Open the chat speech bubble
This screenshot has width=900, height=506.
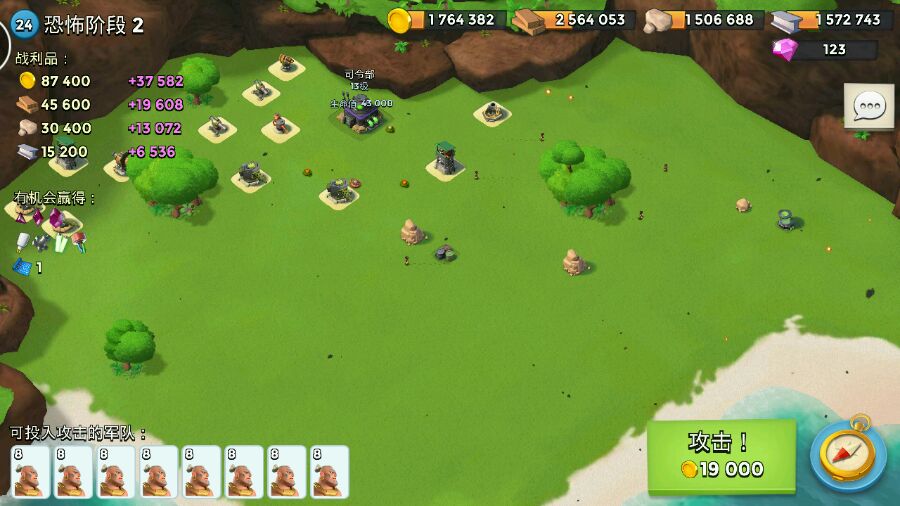868,106
